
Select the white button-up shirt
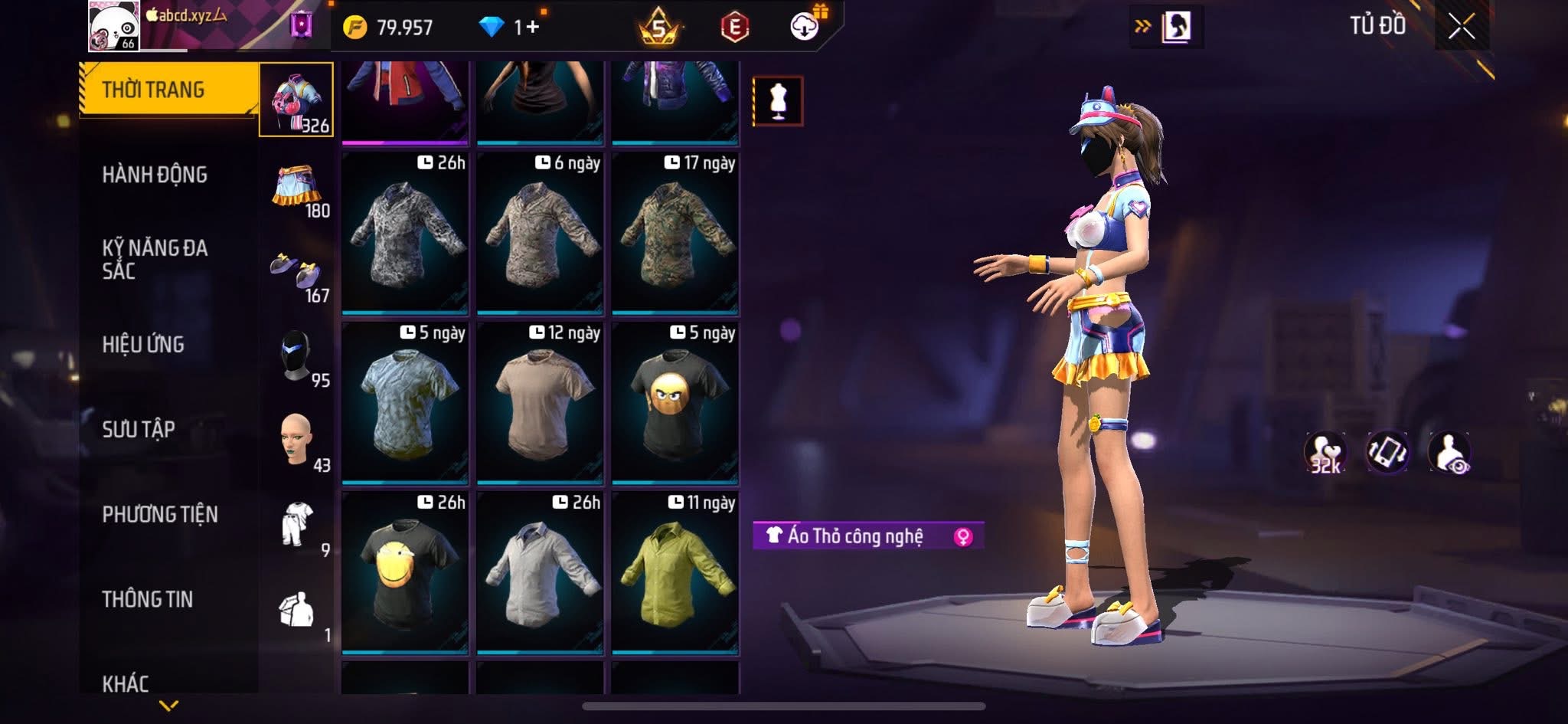coord(541,574)
